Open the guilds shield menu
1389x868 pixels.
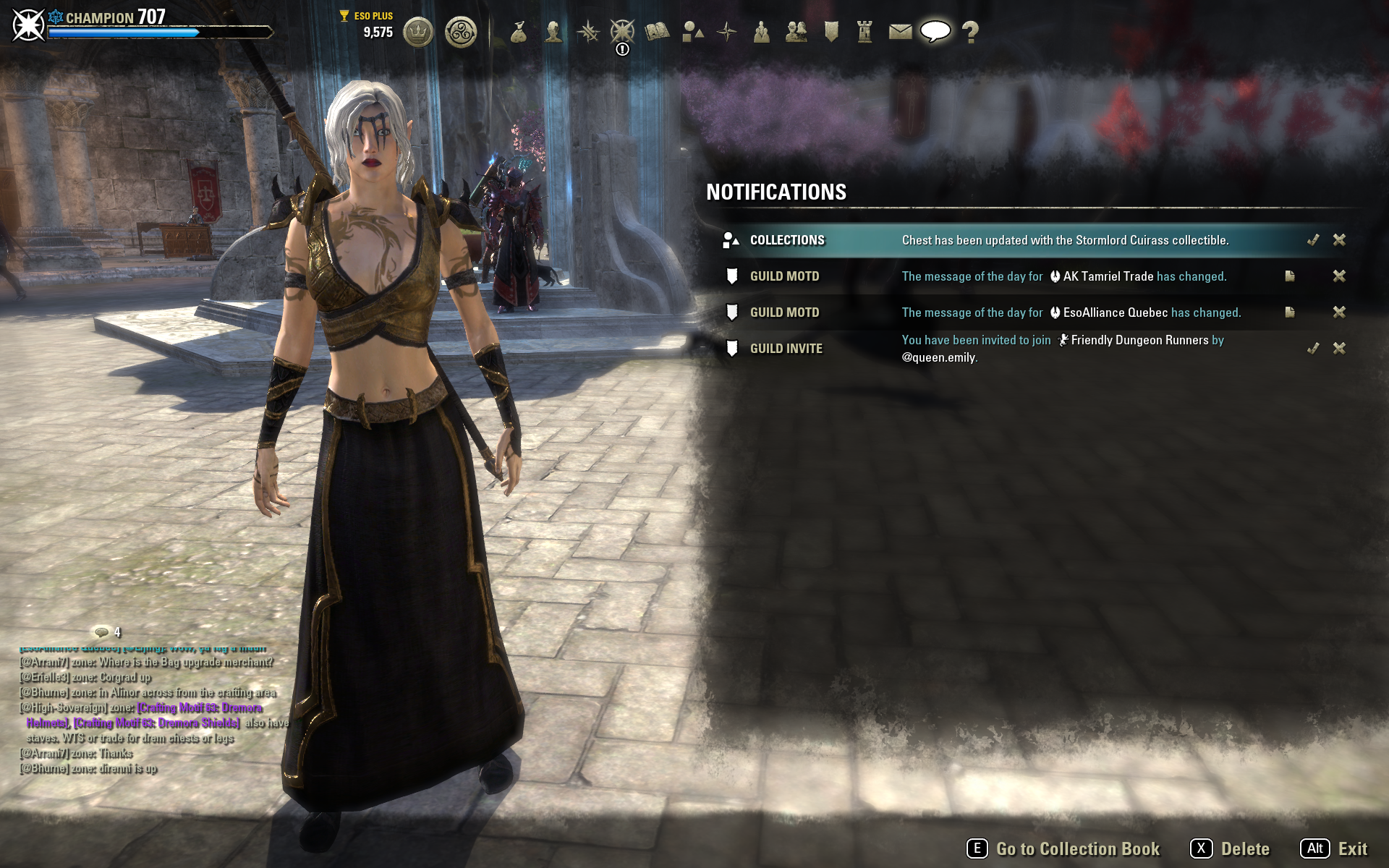coord(831,32)
